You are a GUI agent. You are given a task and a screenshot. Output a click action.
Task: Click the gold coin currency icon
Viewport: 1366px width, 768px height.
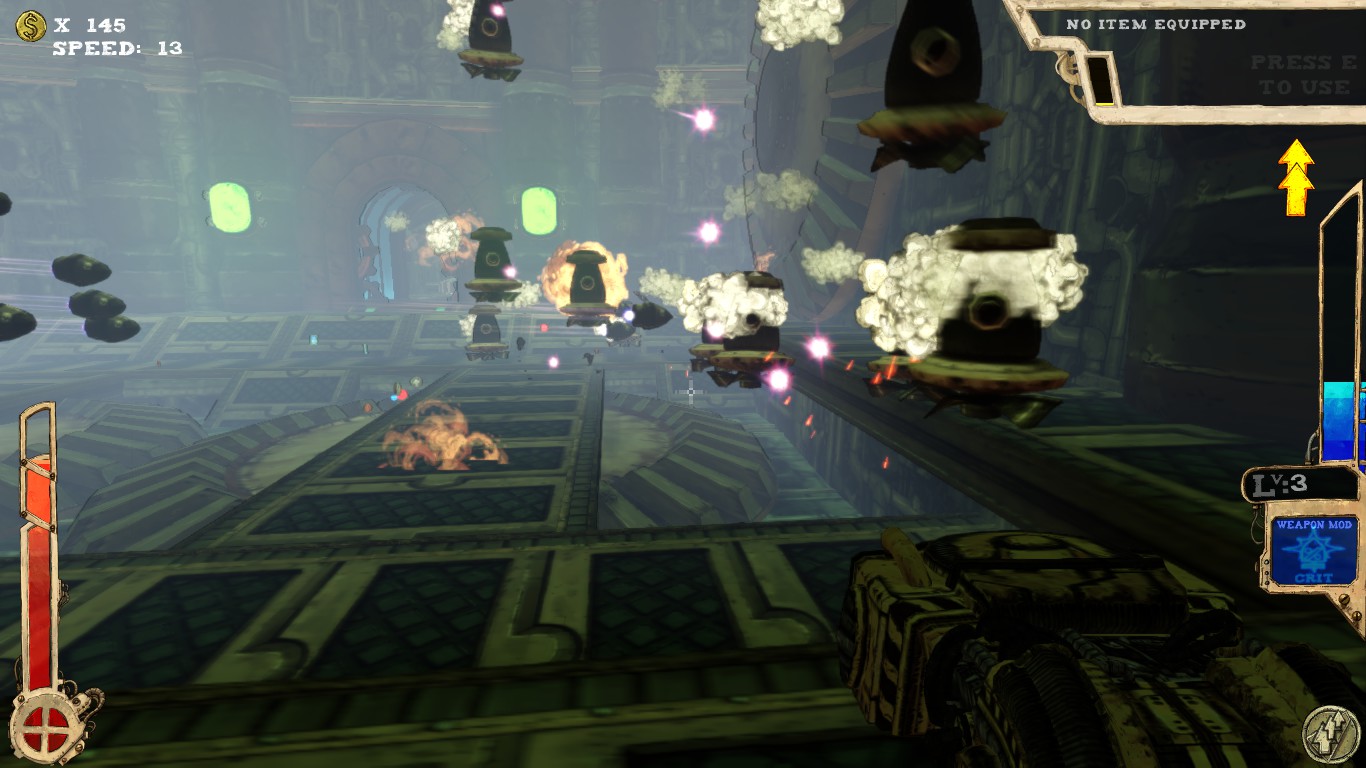pyautogui.click(x=31, y=26)
